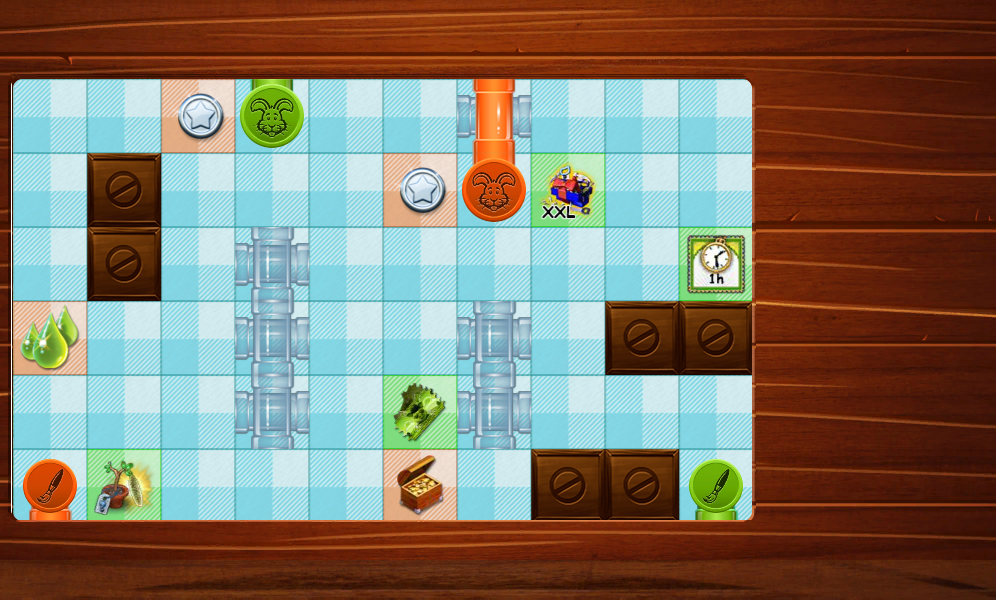Image resolution: width=996 pixels, height=600 pixels.
Task: Click the silver star beside the green rabbit
Action: click(x=200, y=116)
